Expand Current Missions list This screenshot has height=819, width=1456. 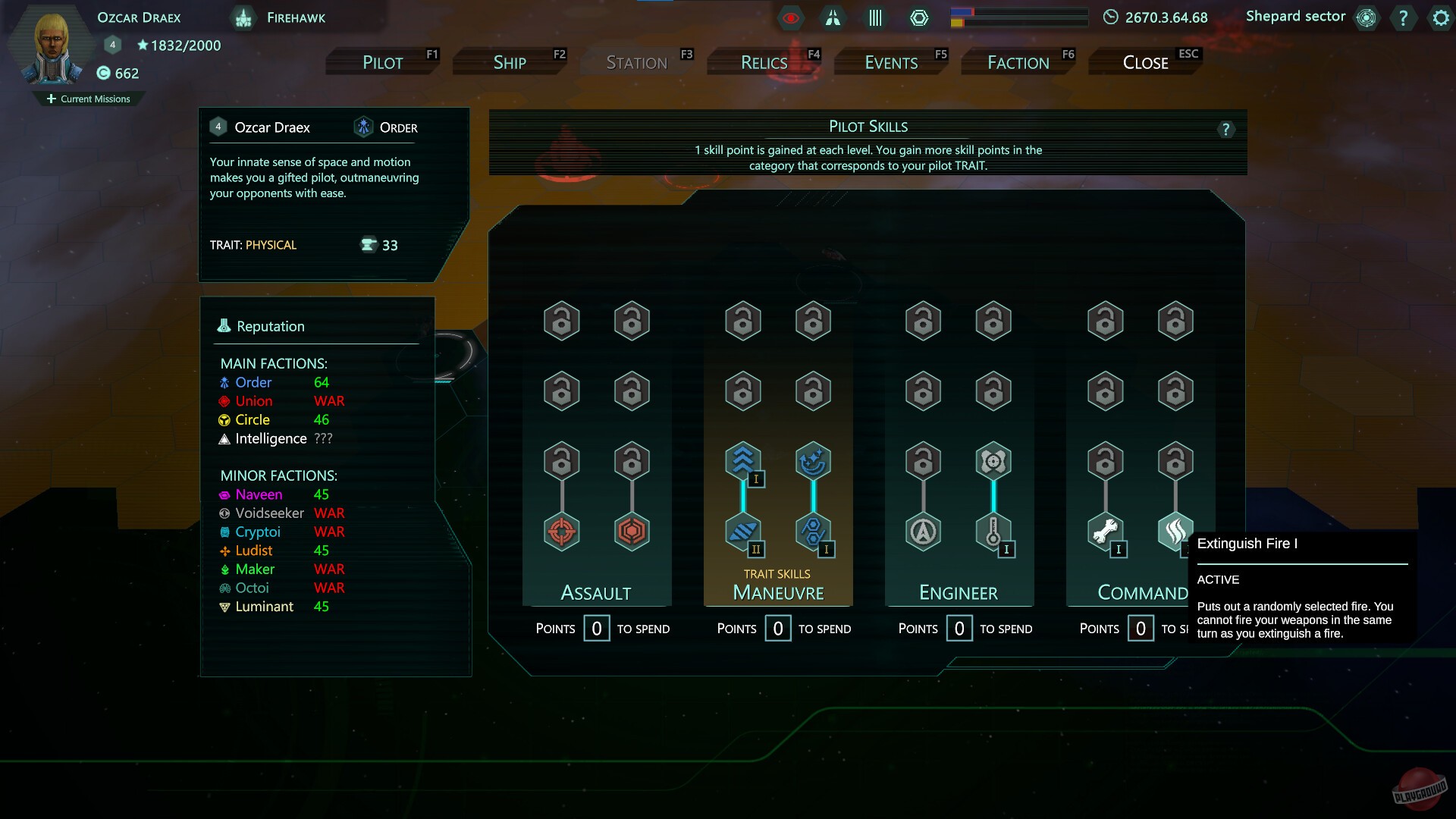click(89, 99)
